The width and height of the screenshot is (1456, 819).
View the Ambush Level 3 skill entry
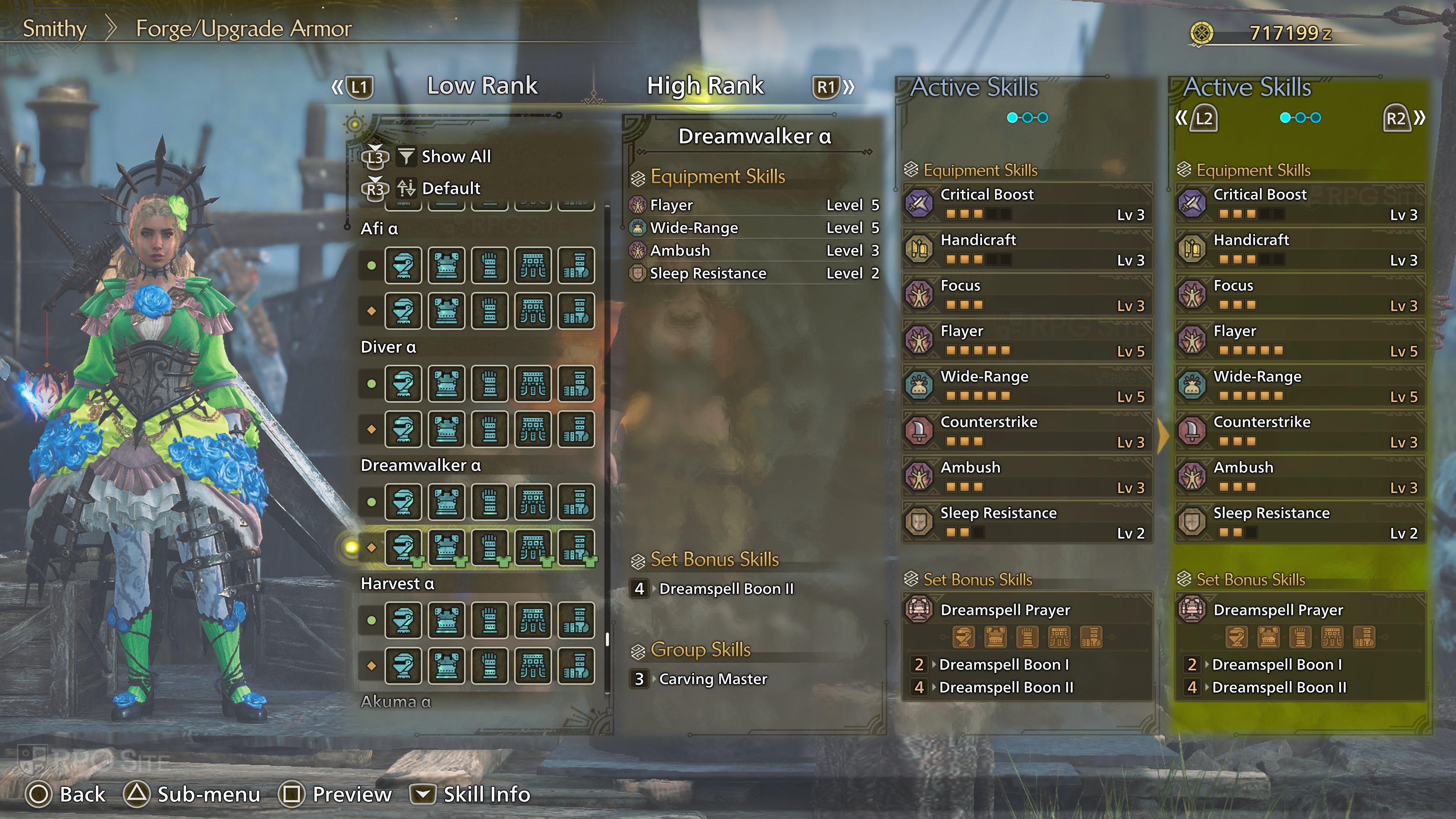click(754, 250)
